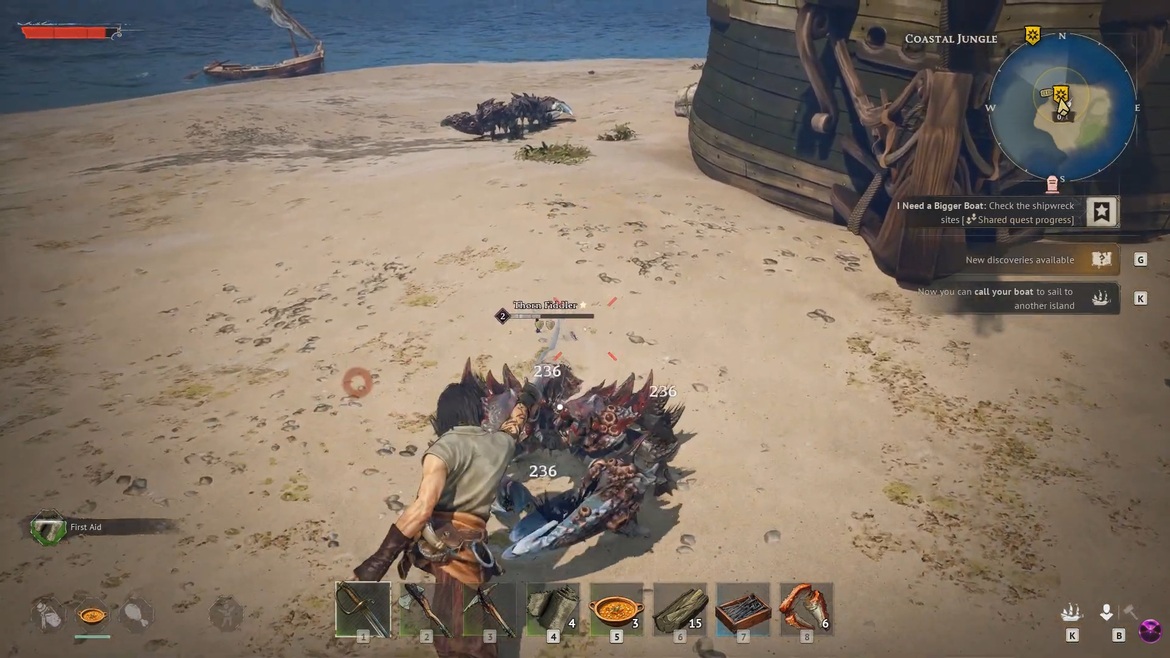Select the wood planks stack of 15
The image size is (1170, 658).
tap(680, 608)
